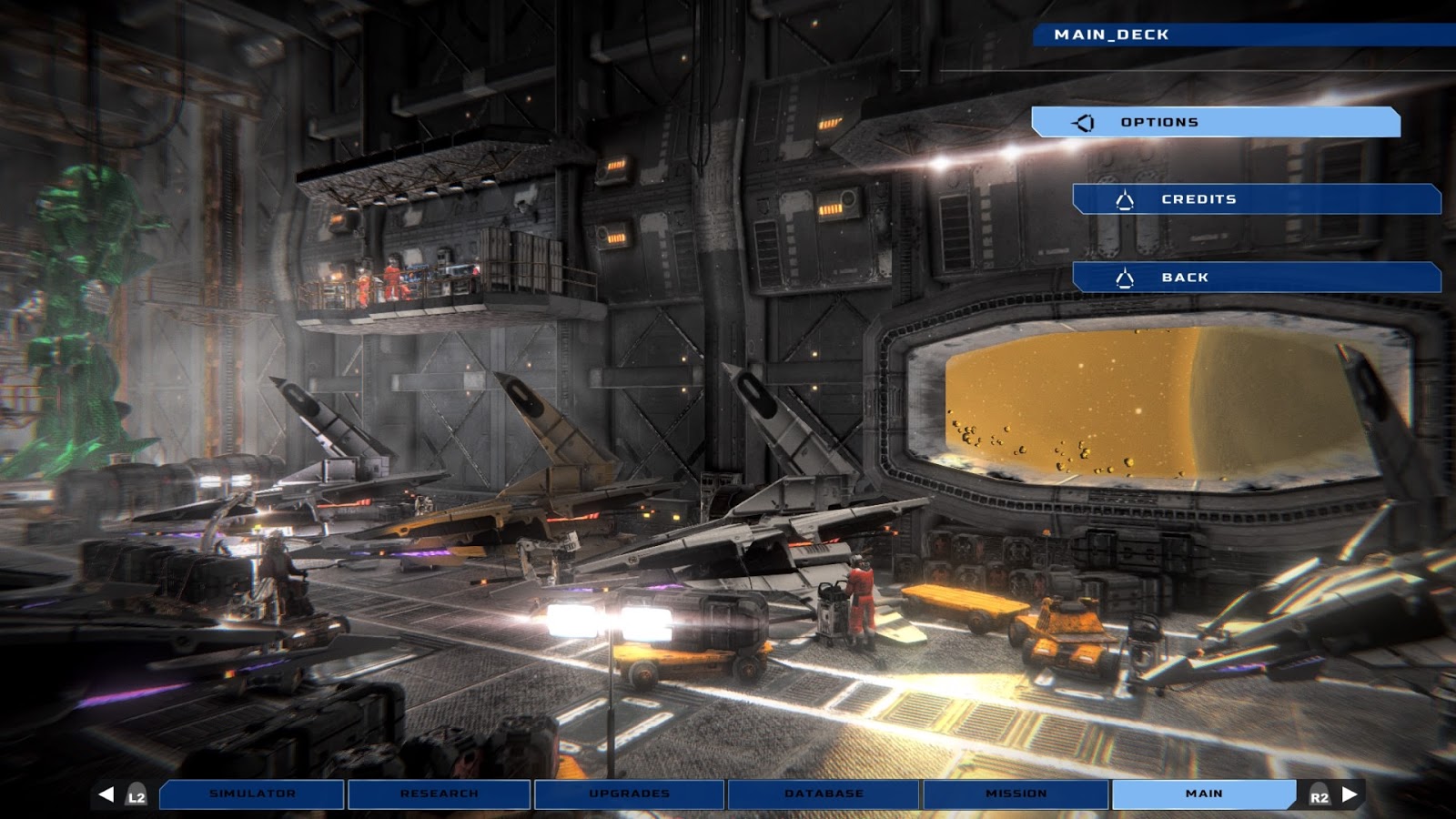
Task: Choose the Back menu entry
Action: click(x=1256, y=278)
